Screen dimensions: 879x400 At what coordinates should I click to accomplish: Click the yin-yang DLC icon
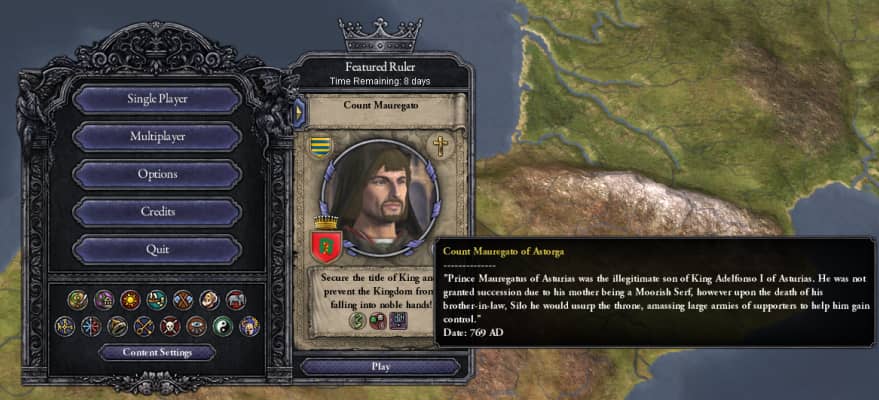[x=222, y=325]
